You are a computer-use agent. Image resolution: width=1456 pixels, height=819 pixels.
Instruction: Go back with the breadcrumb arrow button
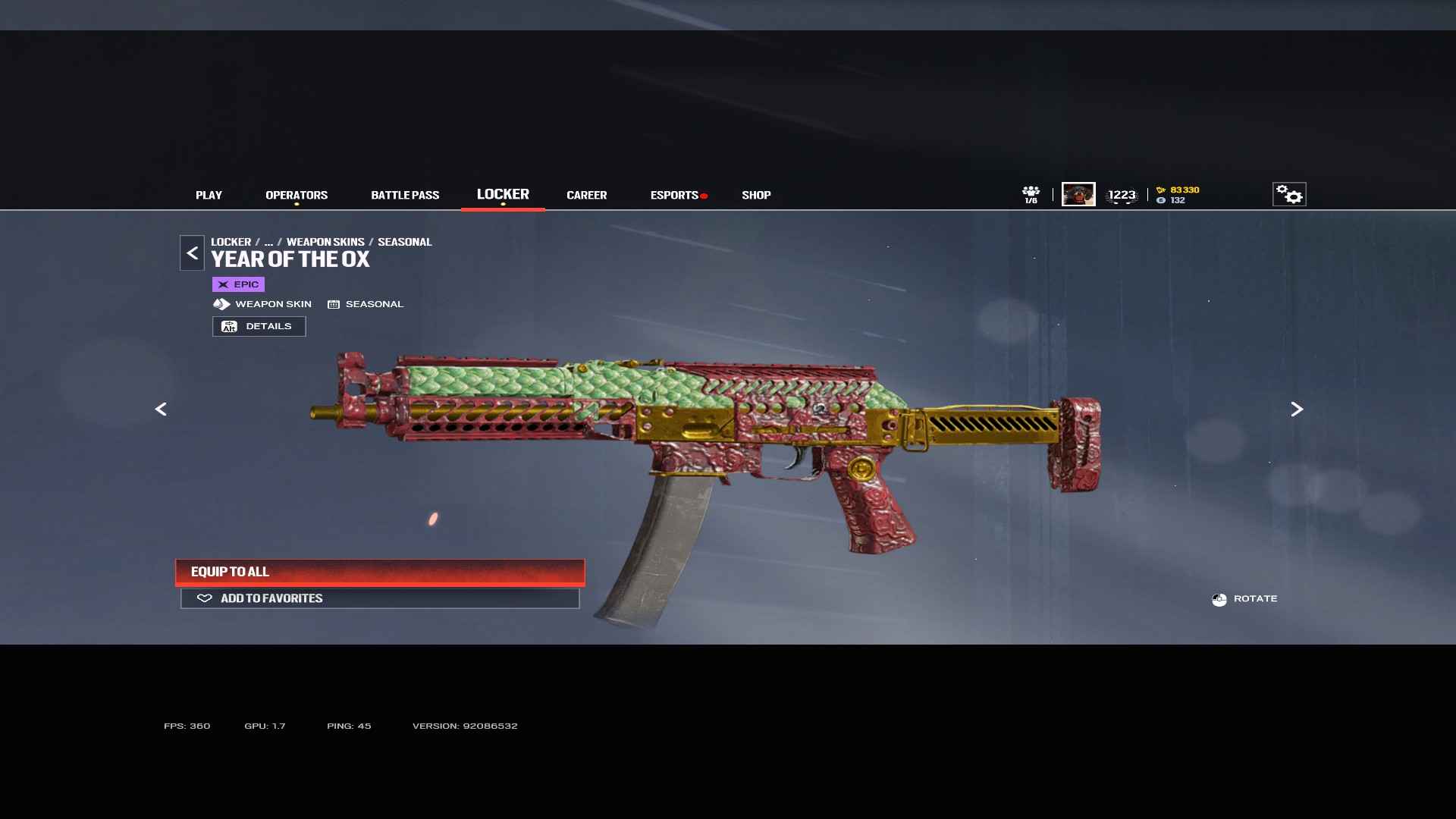[192, 253]
